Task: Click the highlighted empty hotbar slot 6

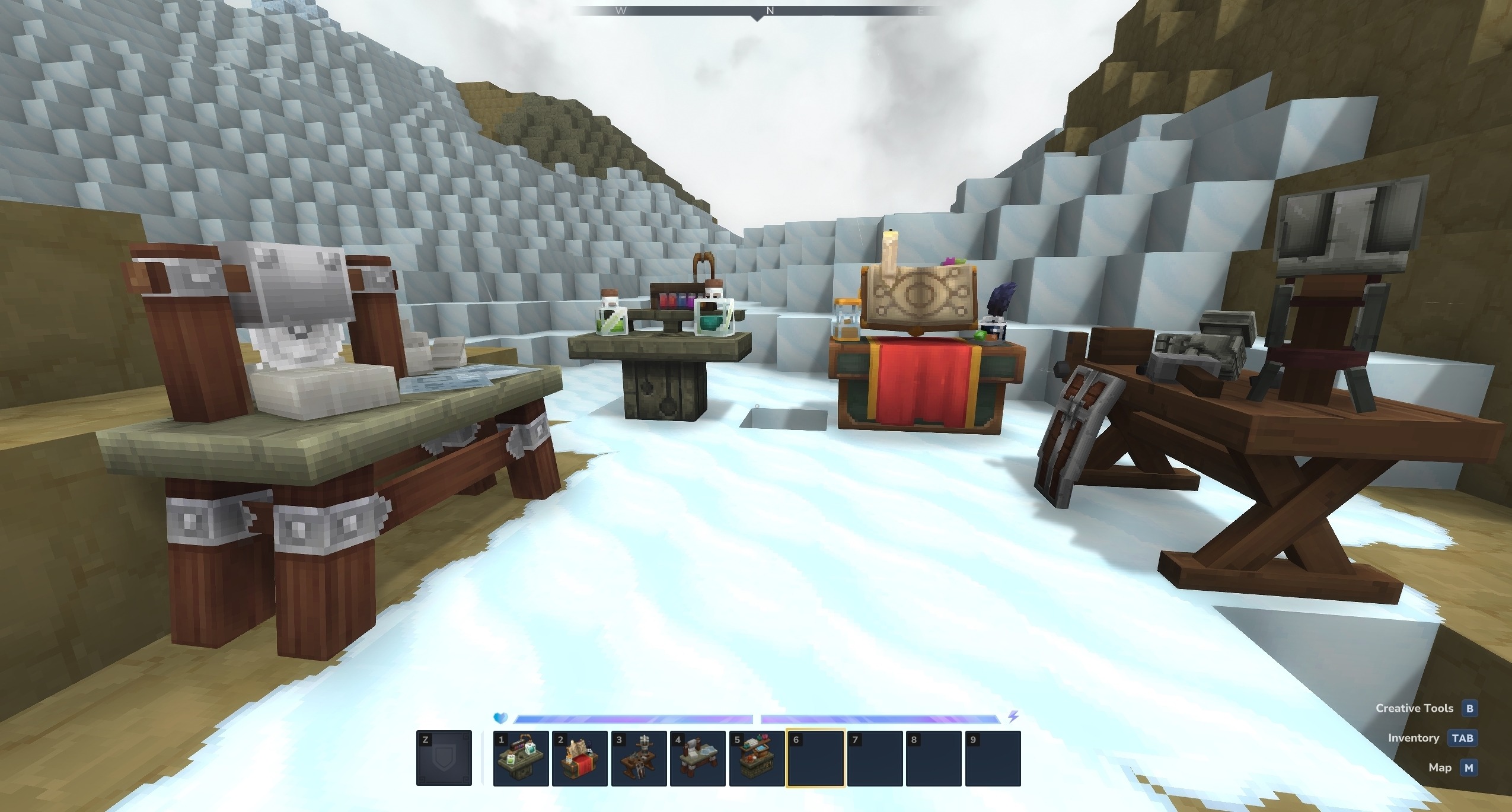Action: [x=815, y=759]
